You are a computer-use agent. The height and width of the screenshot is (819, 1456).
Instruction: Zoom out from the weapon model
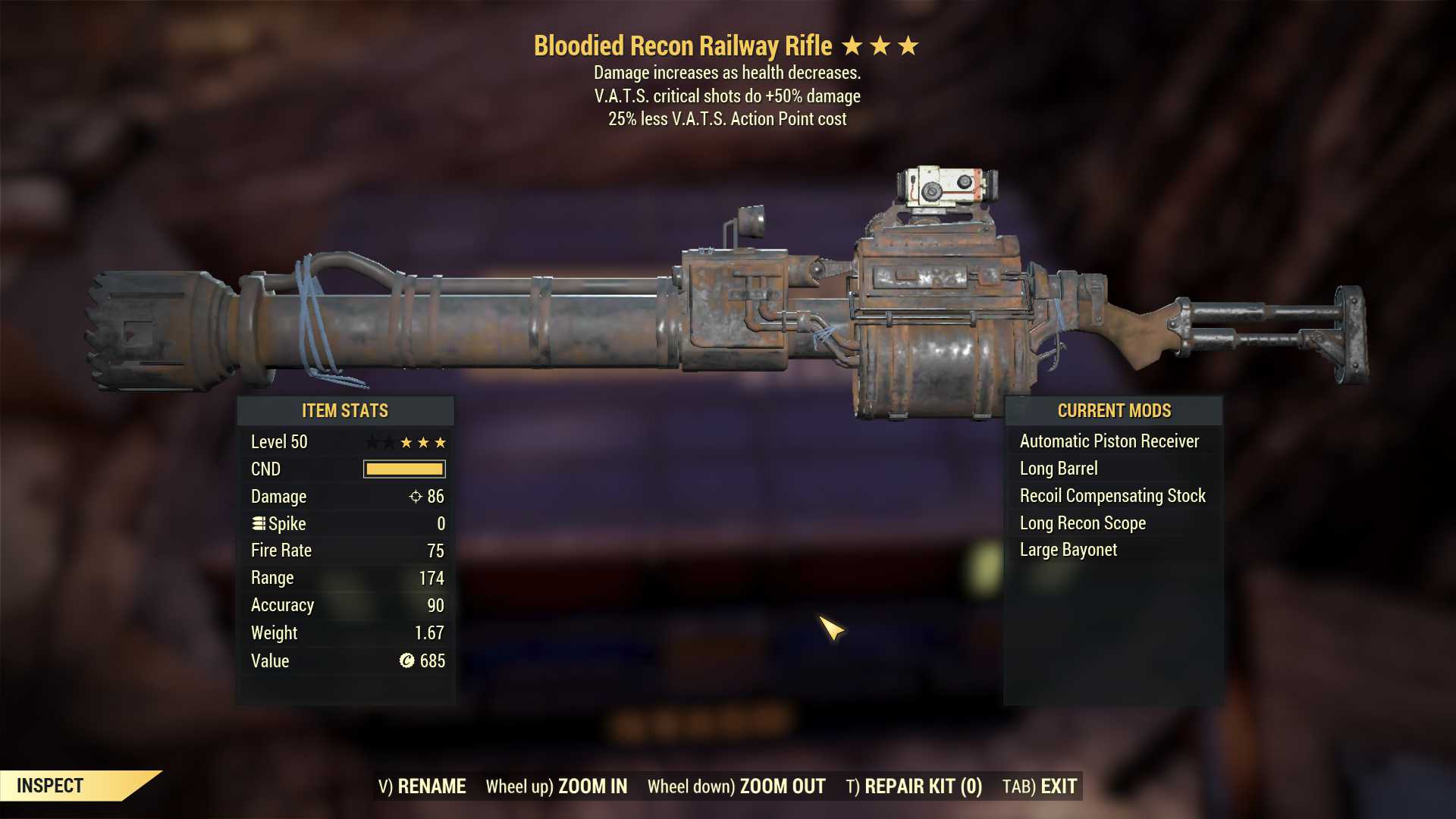736,786
